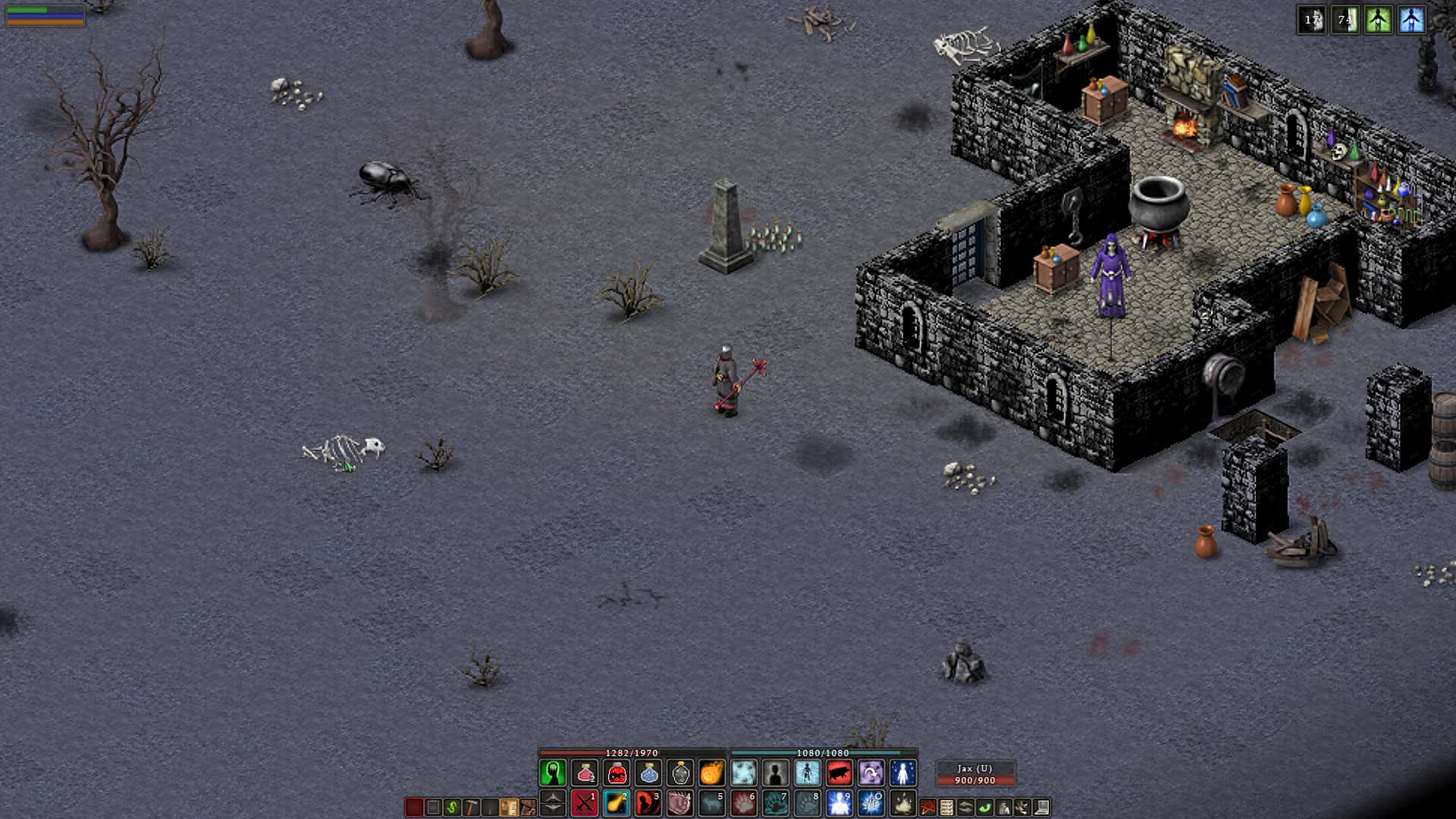Dismiss the green aura buff at top right
Image resolution: width=1456 pixels, height=819 pixels.
[1378, 20]
